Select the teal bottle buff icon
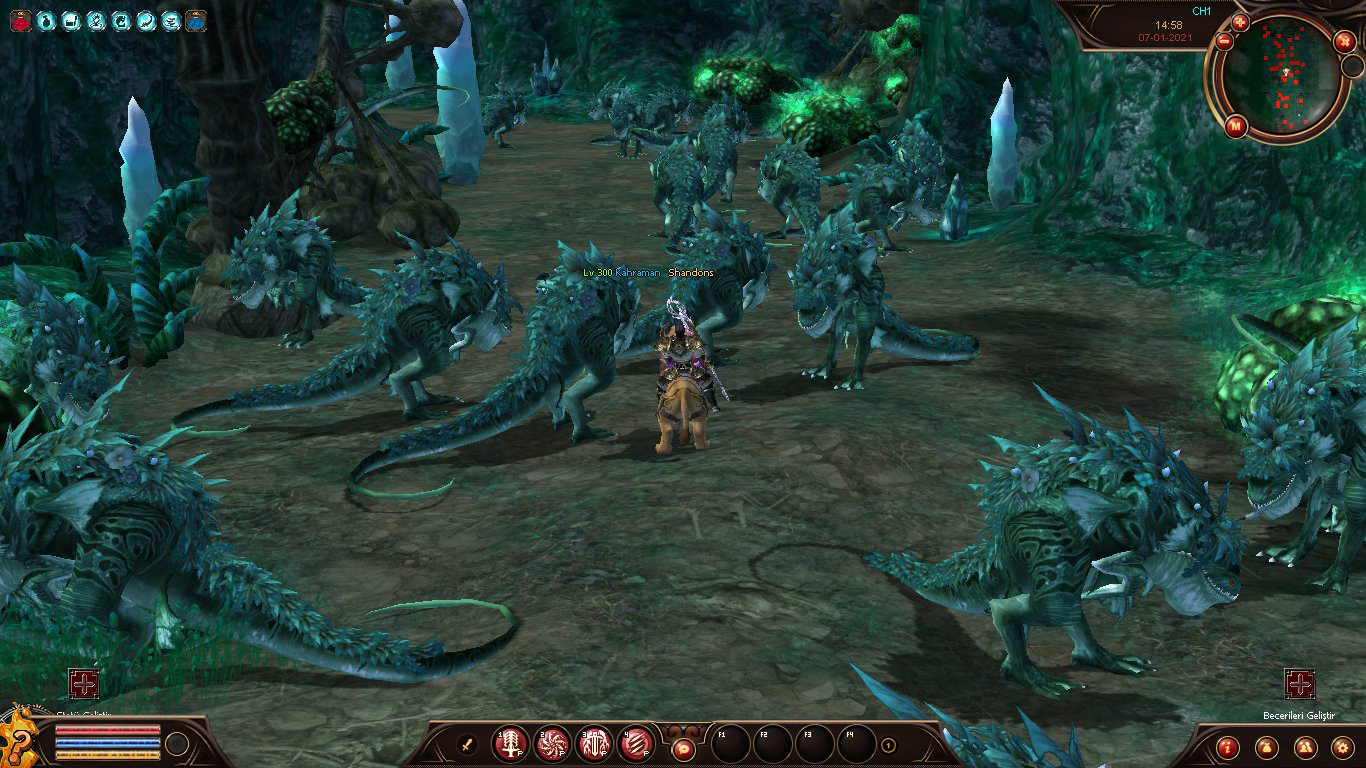Image resolution: width=1366 pixels, height=768 pixels. 45,20
